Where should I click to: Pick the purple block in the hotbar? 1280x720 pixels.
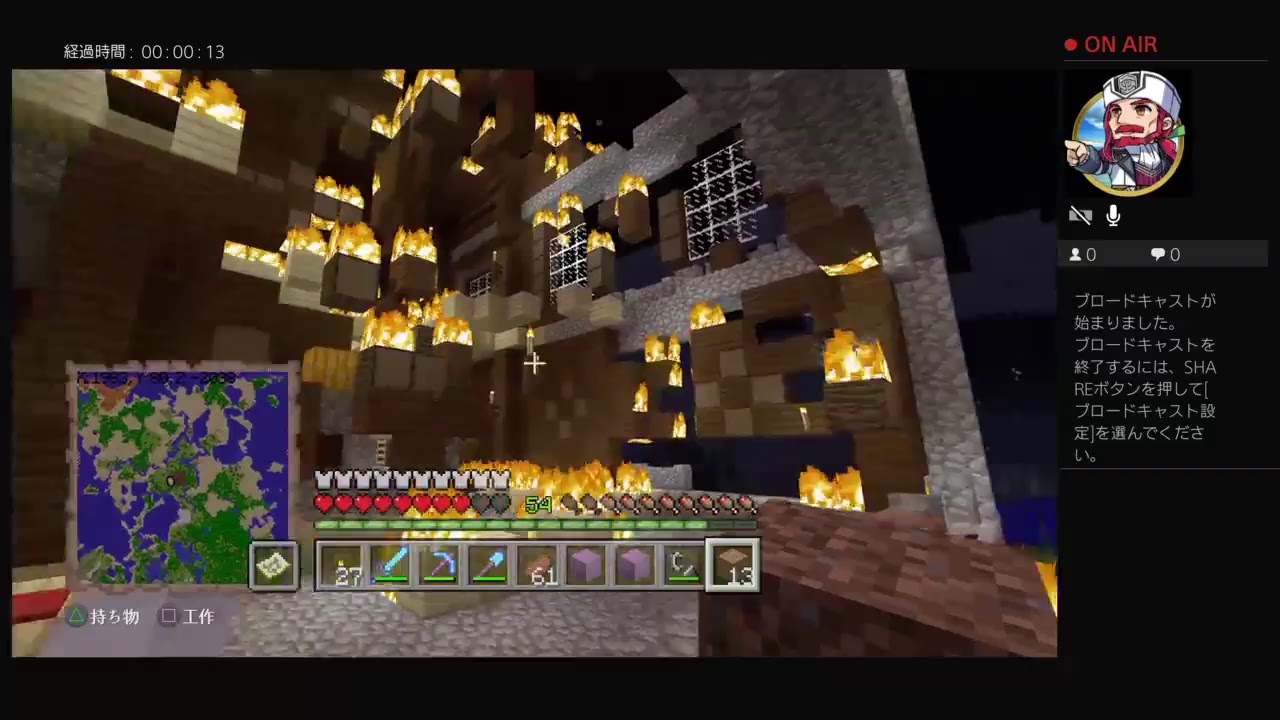[587, 565]
